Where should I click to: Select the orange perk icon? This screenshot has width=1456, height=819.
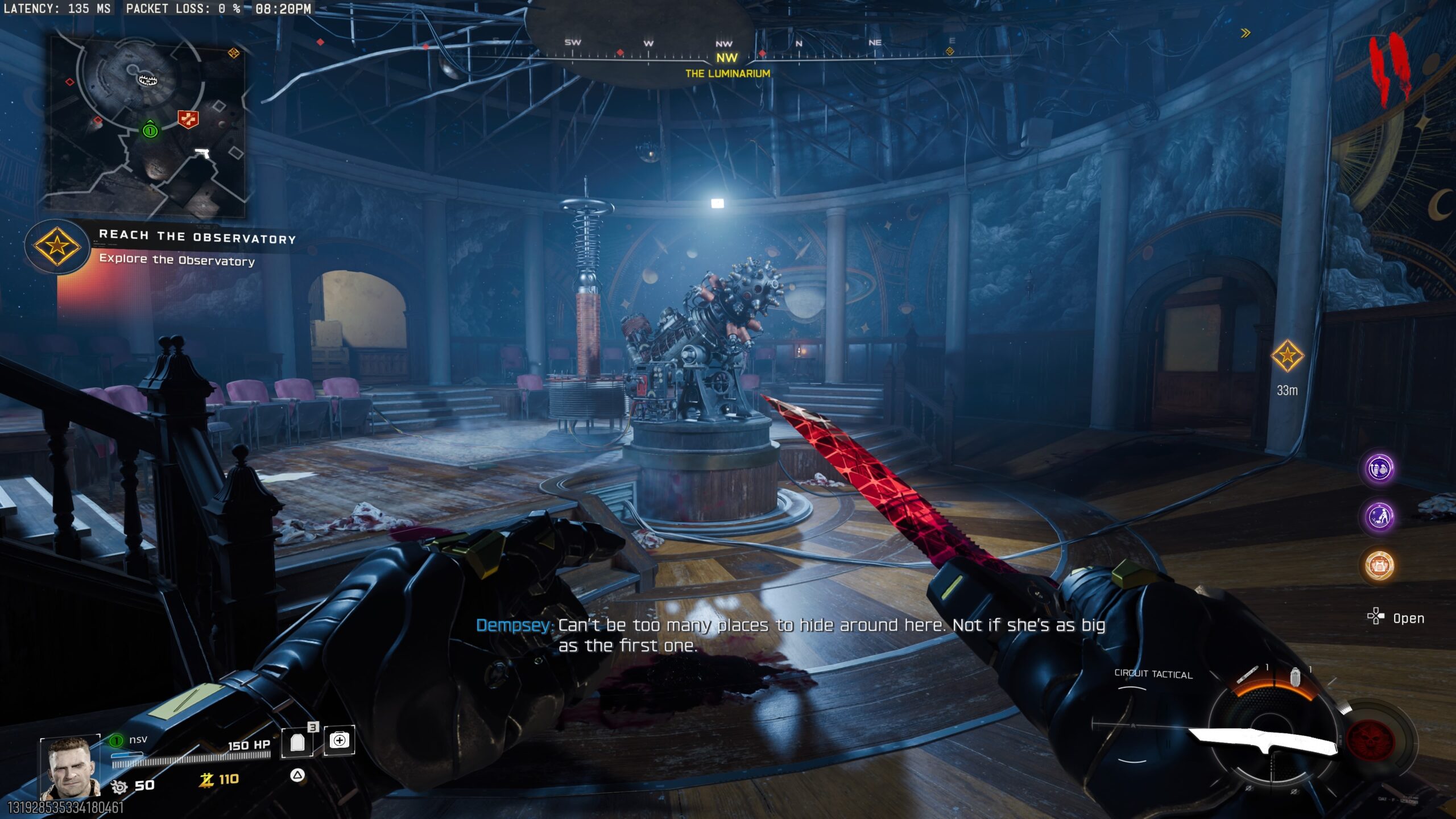(x=1379, y=565)
